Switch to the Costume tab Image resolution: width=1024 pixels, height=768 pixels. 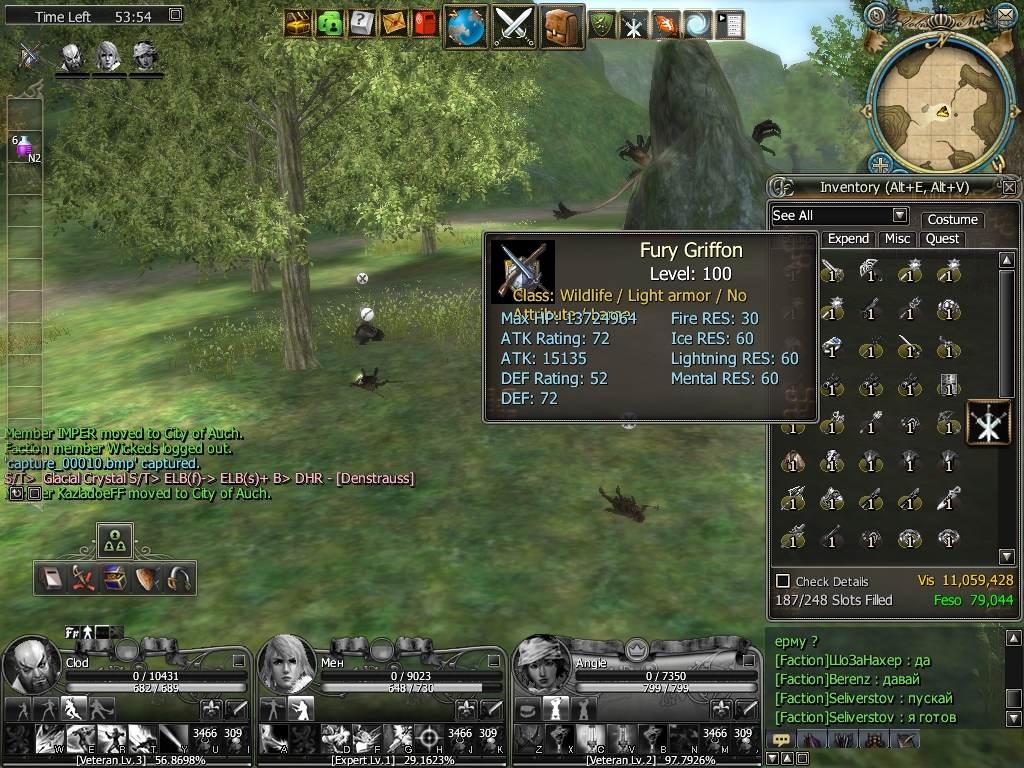click(x=952, y=219)
